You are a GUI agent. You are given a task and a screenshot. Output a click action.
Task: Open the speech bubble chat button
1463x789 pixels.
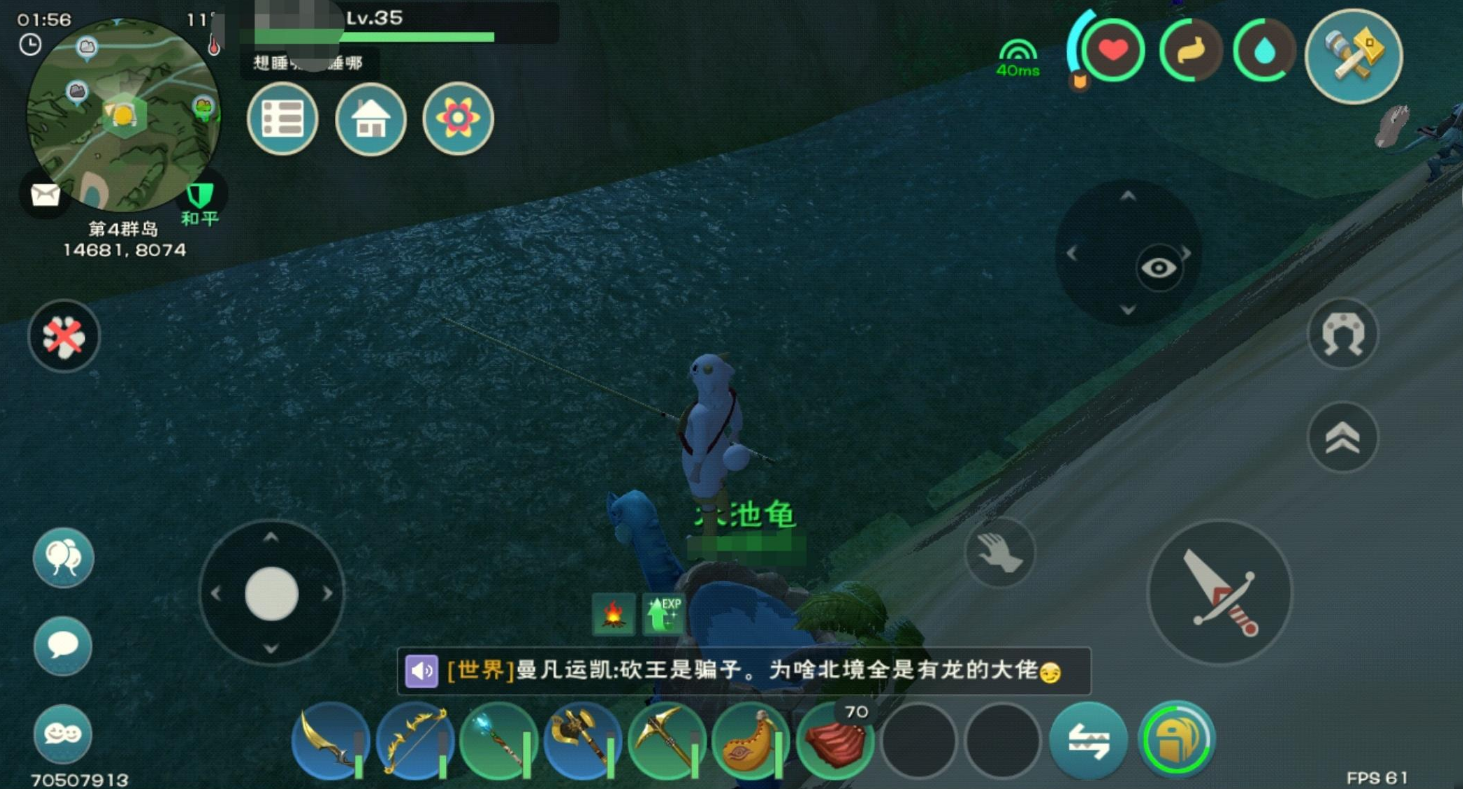pyautogui.click(x=63, y=646)
